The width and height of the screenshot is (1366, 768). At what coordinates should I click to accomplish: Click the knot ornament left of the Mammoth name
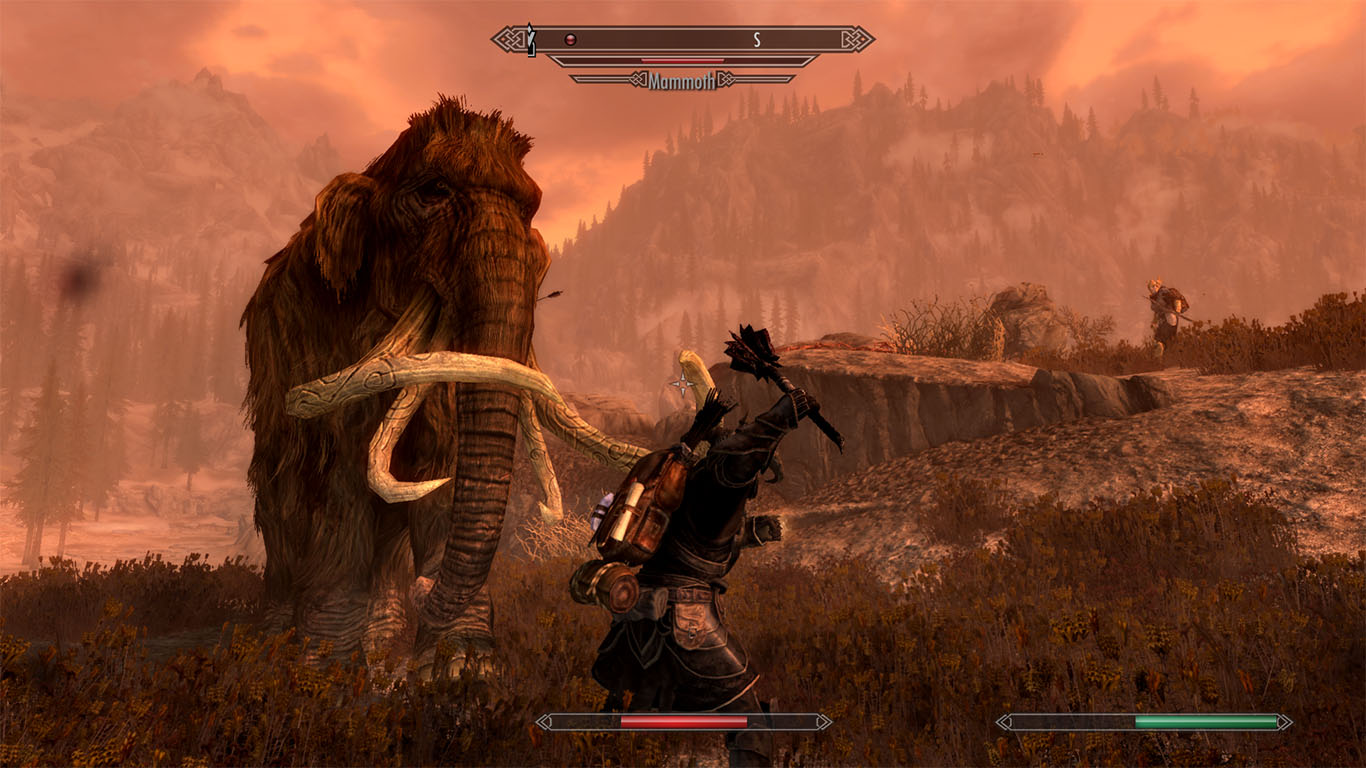640,79
